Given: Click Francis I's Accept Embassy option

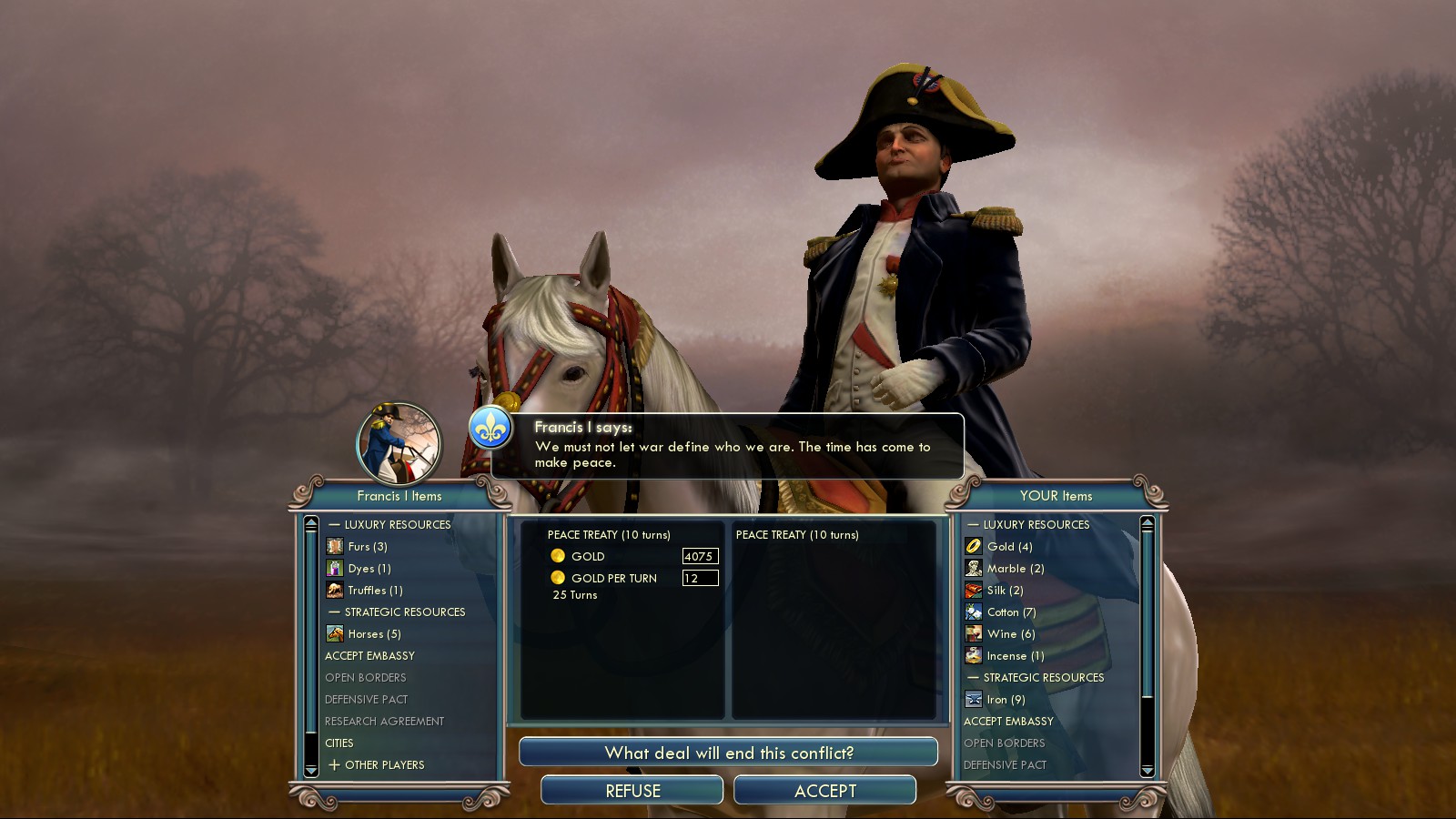Looking at the screenshot, I should 369,656.
